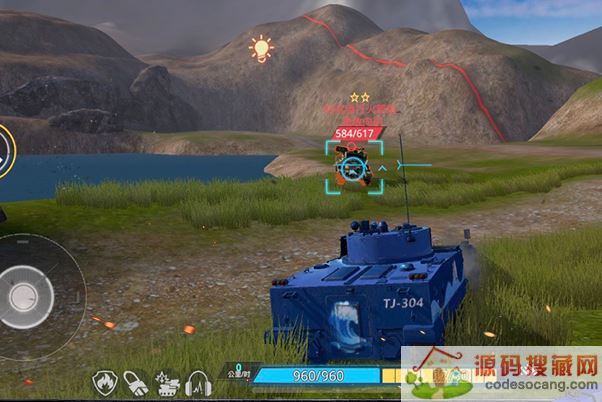The height and width of the screenshot is (402, 602).
Task: Tap the fire shield status icon
Action: (104, 382)
